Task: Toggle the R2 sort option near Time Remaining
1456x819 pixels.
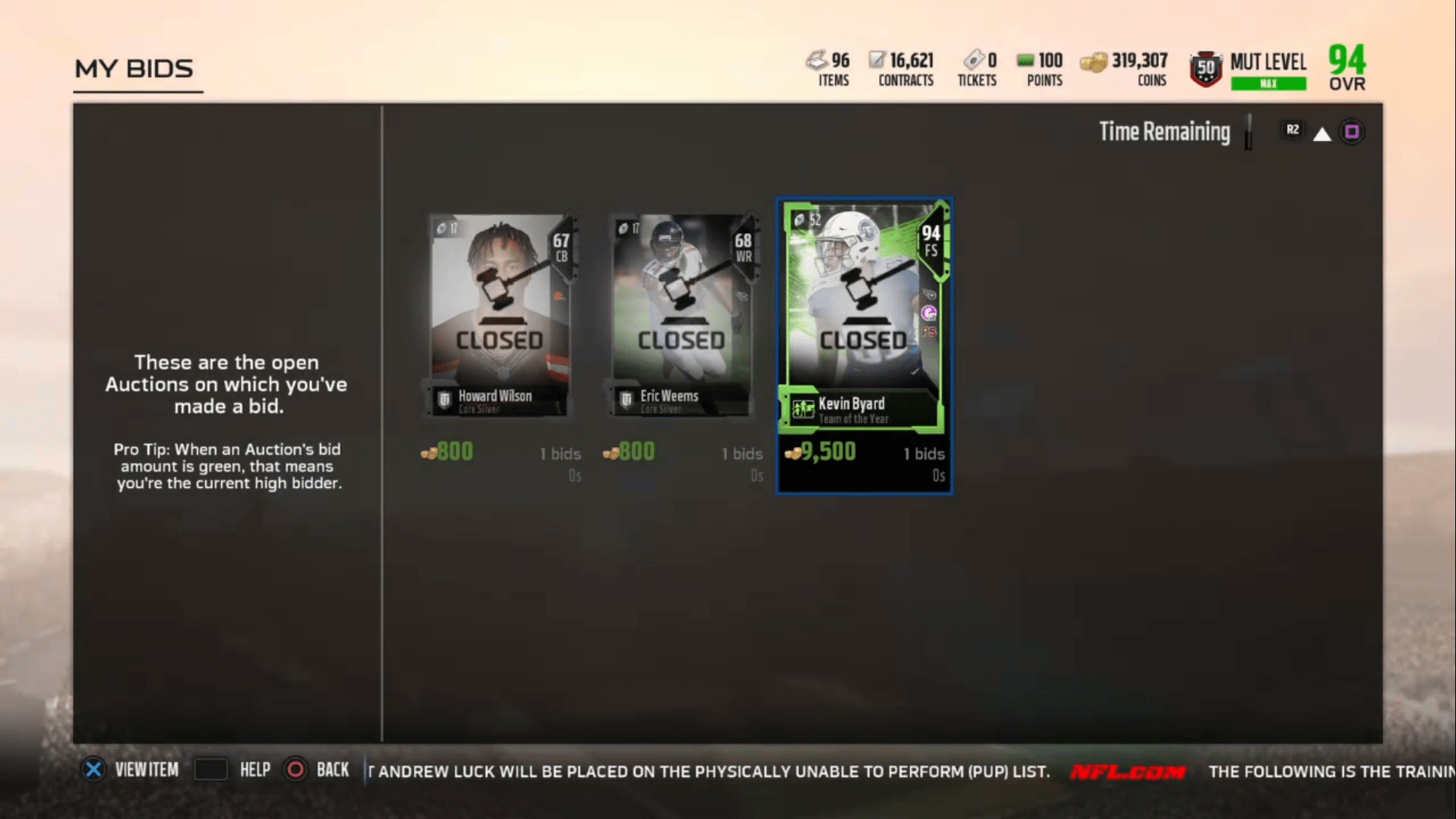Action: [x=1292, y=131]
